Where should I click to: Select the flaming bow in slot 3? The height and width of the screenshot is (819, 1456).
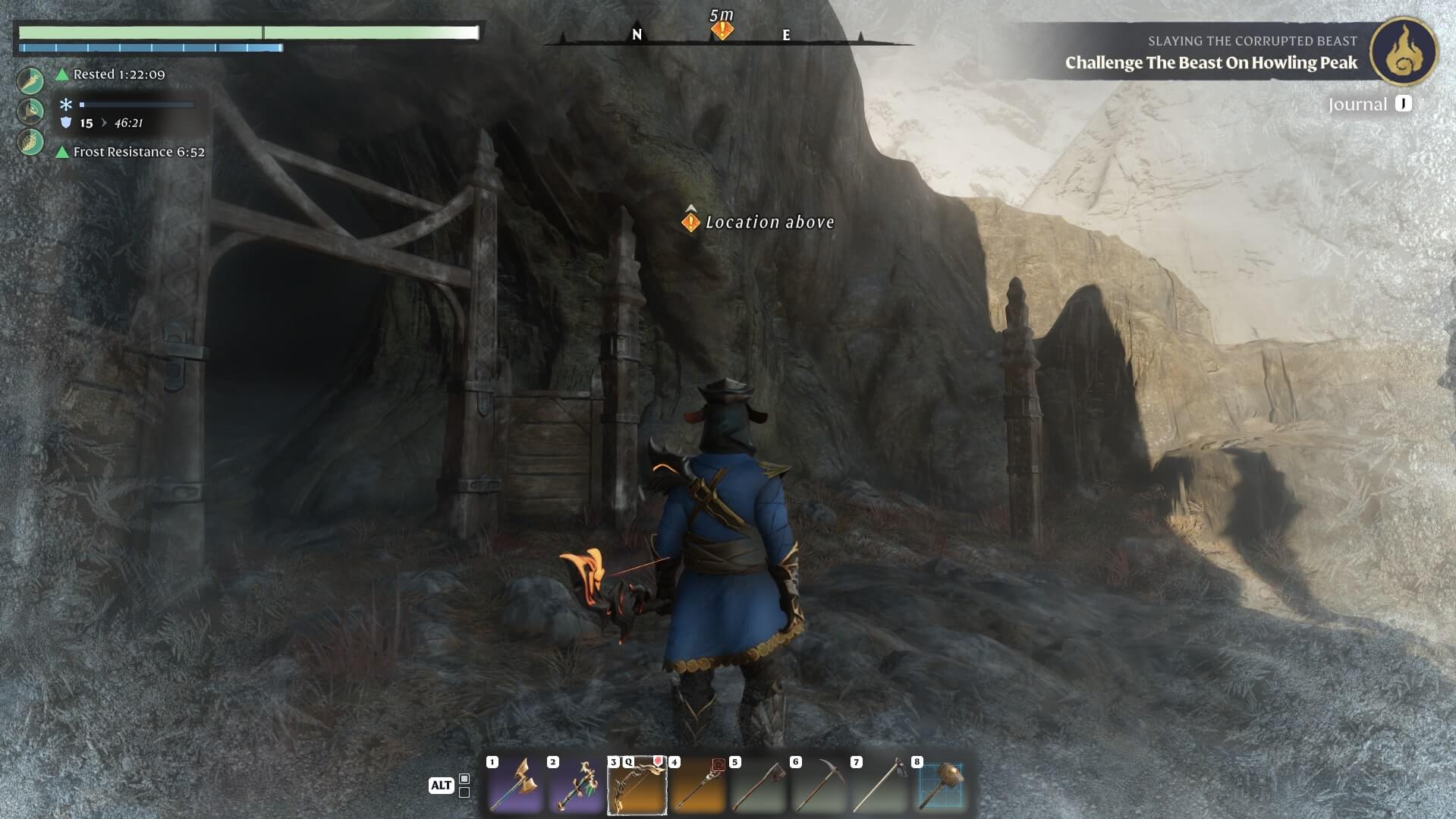[x=637, y=786]
